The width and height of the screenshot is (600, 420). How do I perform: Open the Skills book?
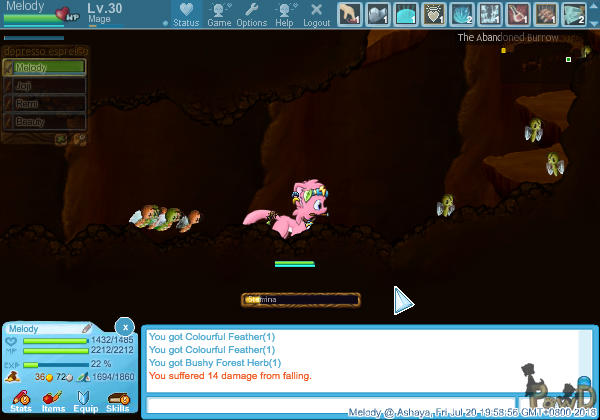[x=118, y=402]
